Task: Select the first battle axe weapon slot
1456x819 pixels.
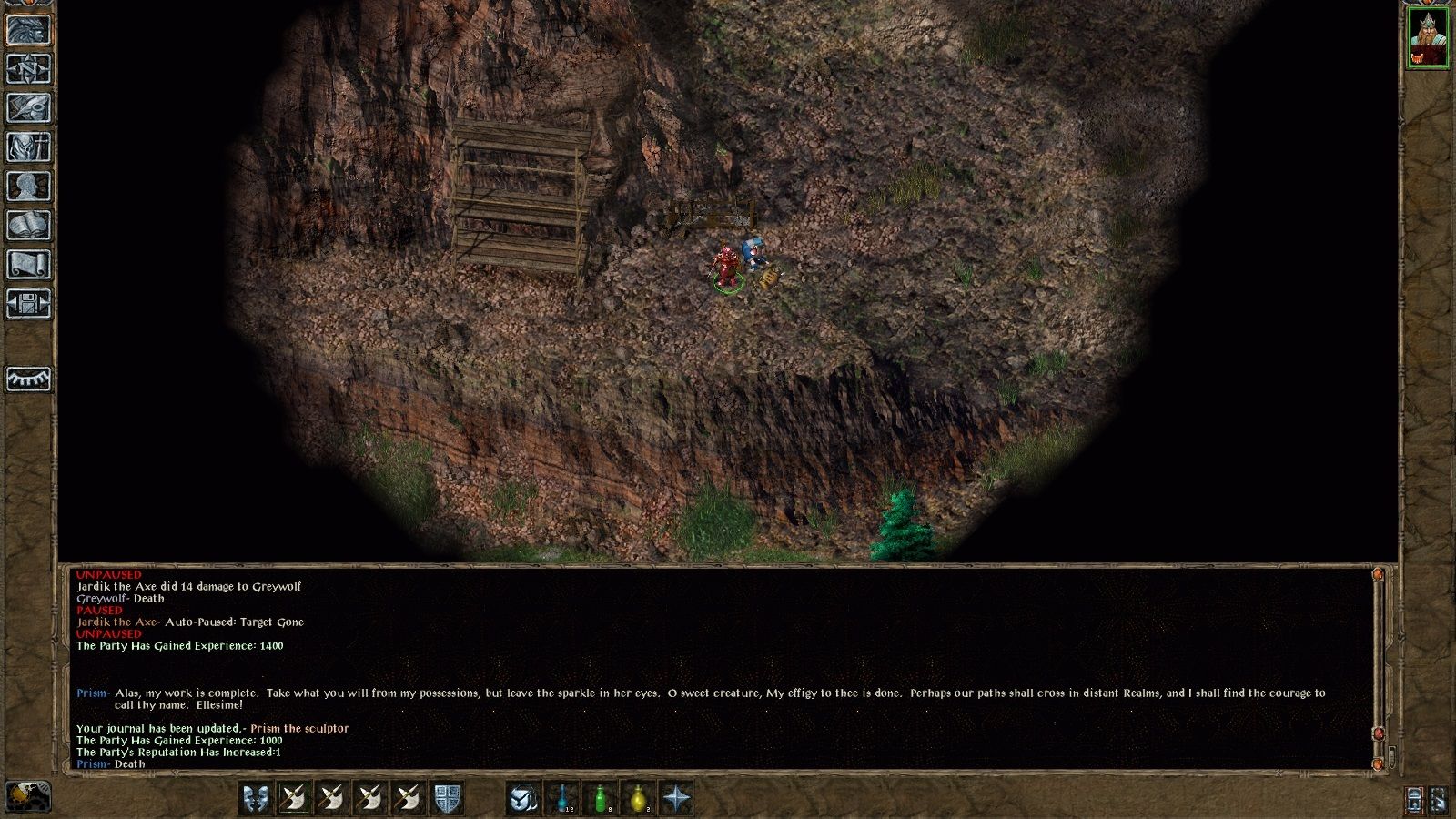Action: tap(293, 798)
